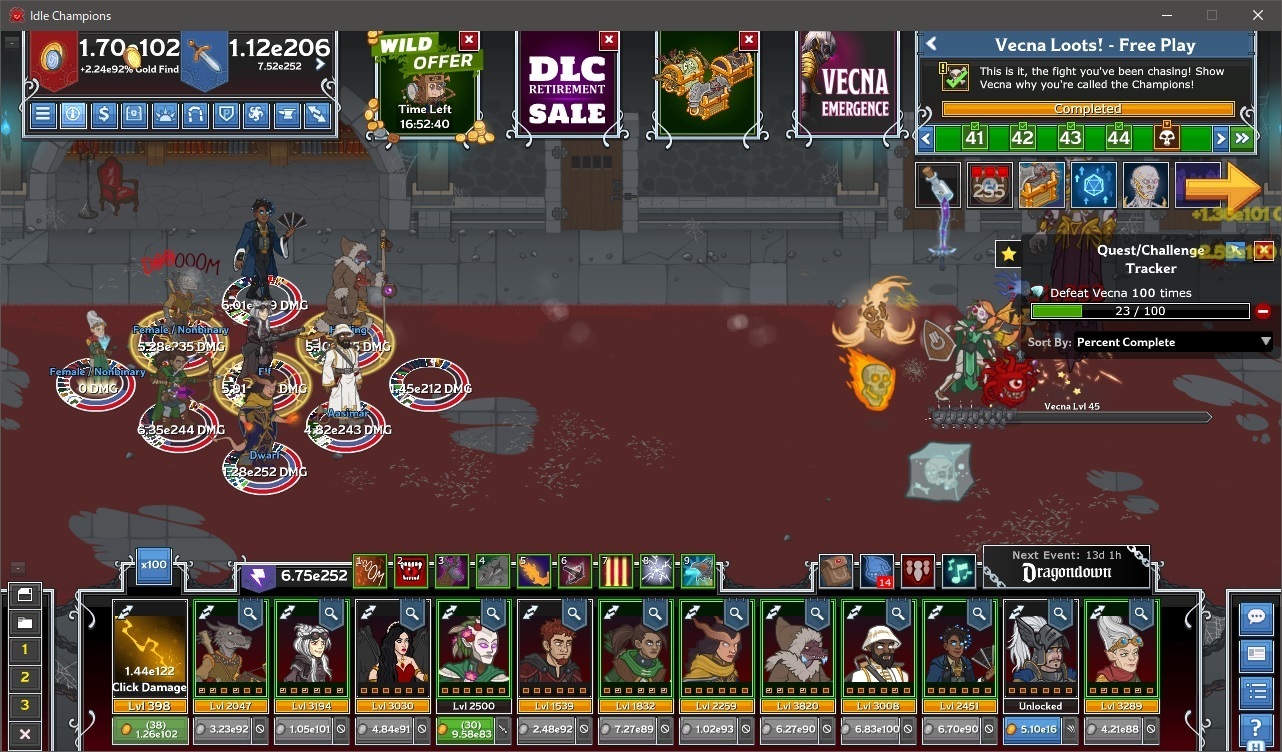Open the main menu hamburger button
Image resolution: width=1282 pixels, height=752 pixels.
(43, 114)
